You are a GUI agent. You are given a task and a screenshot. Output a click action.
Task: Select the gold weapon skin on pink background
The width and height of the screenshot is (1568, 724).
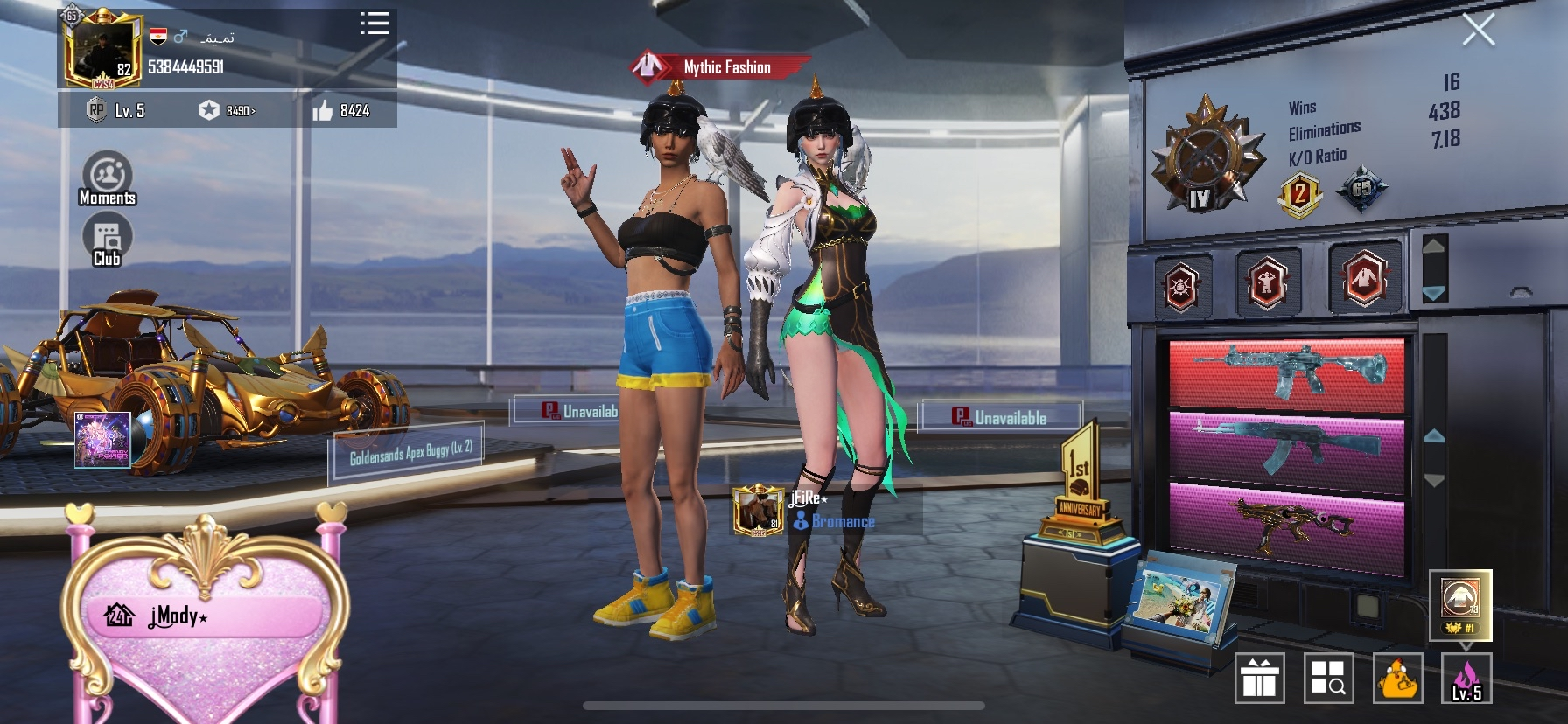pyautogui.click(x=1286, y=523)
